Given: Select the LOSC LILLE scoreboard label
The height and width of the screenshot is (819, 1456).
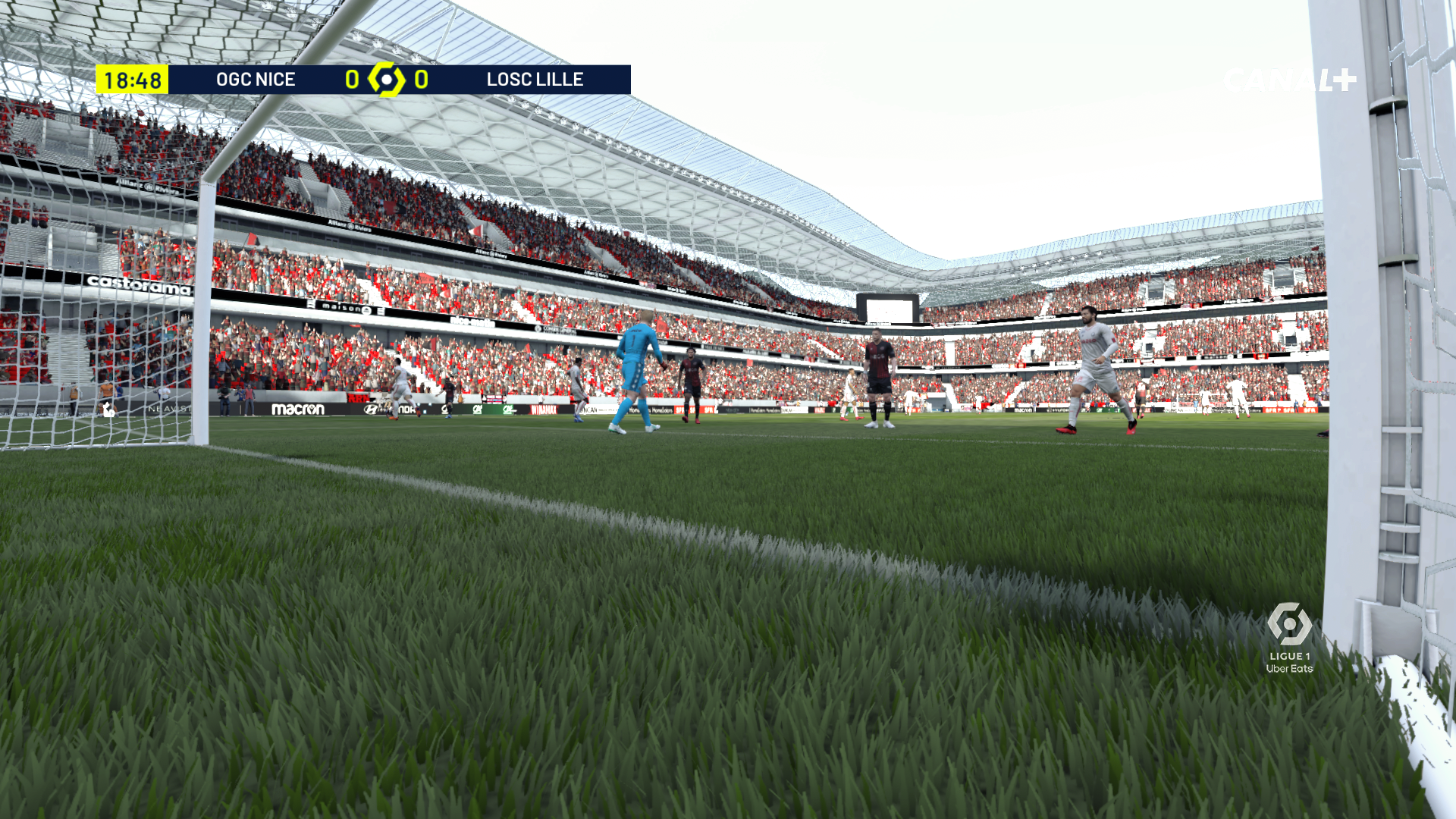Looking at the screenshot, I should click(535, 79).
